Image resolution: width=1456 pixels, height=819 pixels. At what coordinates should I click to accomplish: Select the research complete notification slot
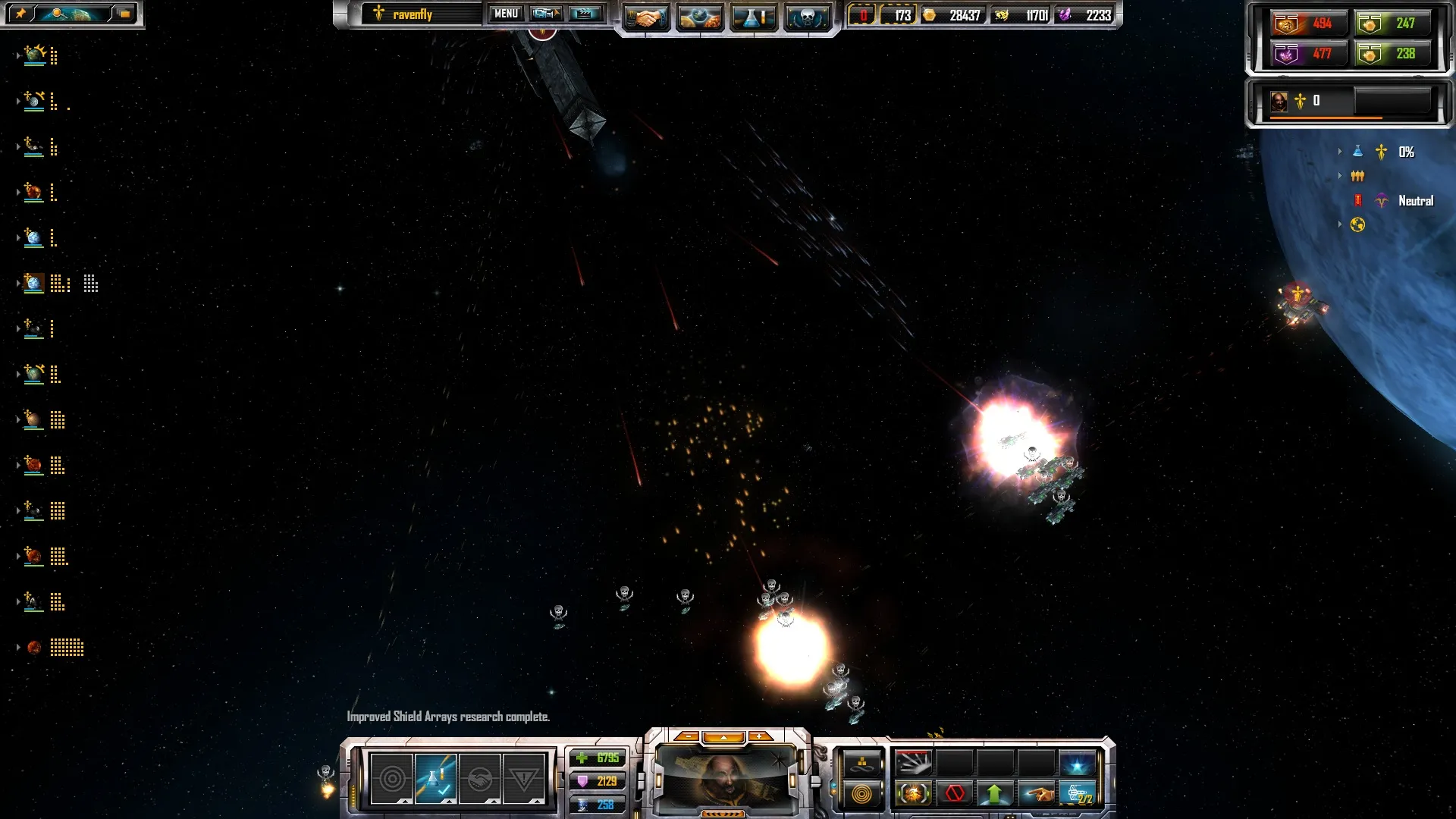tap(435, 778)
